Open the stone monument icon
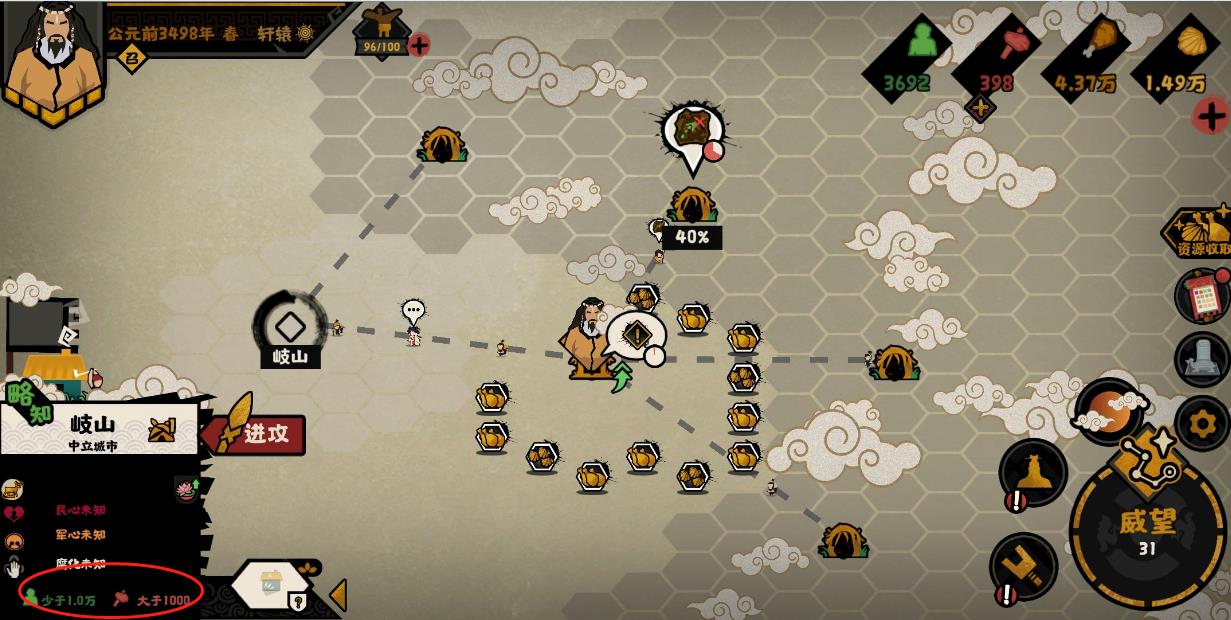The image size is (1231, 620). [x=1201, y=360]
